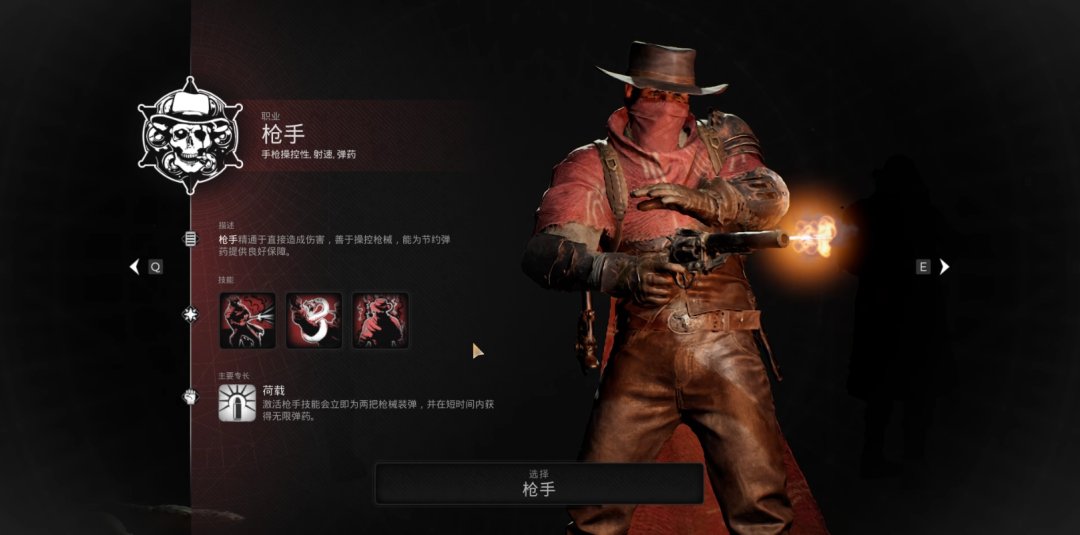Viewport: 1080px width, 535px height.
Task: Inspect the third skill icon with hatted figure
Action: tap(380, 320)
